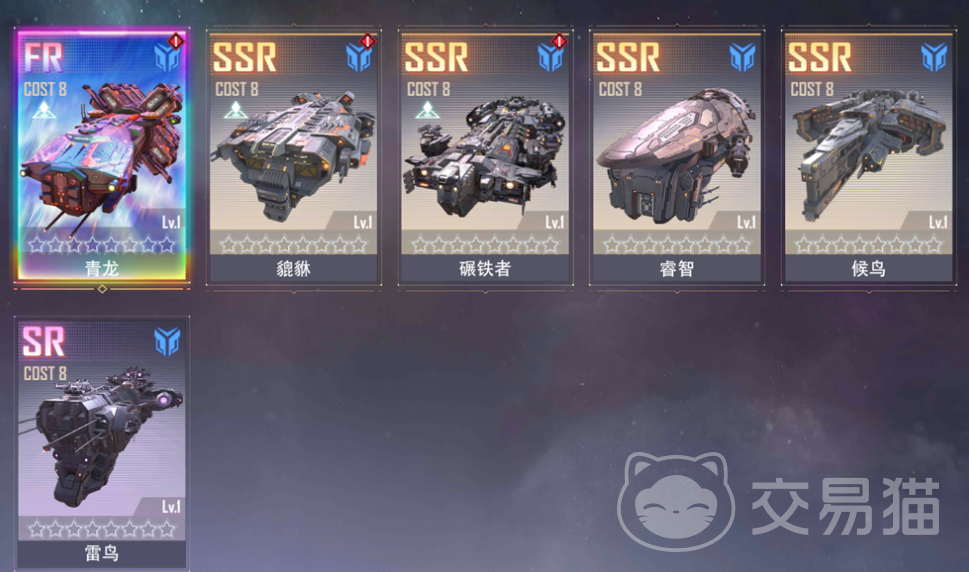Select the FR 青龙 ship card

101,158
